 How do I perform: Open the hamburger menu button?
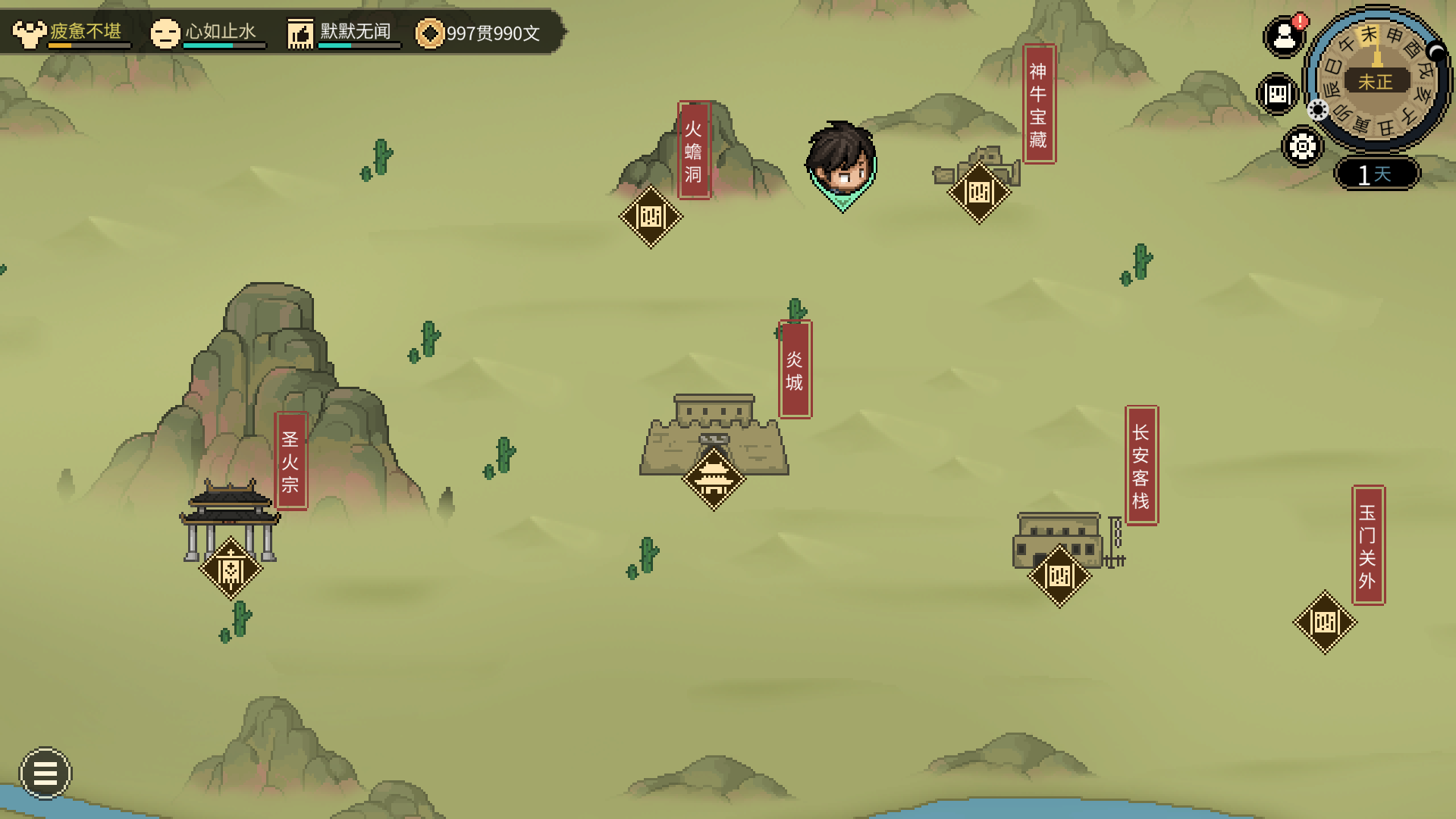[45, 773]
